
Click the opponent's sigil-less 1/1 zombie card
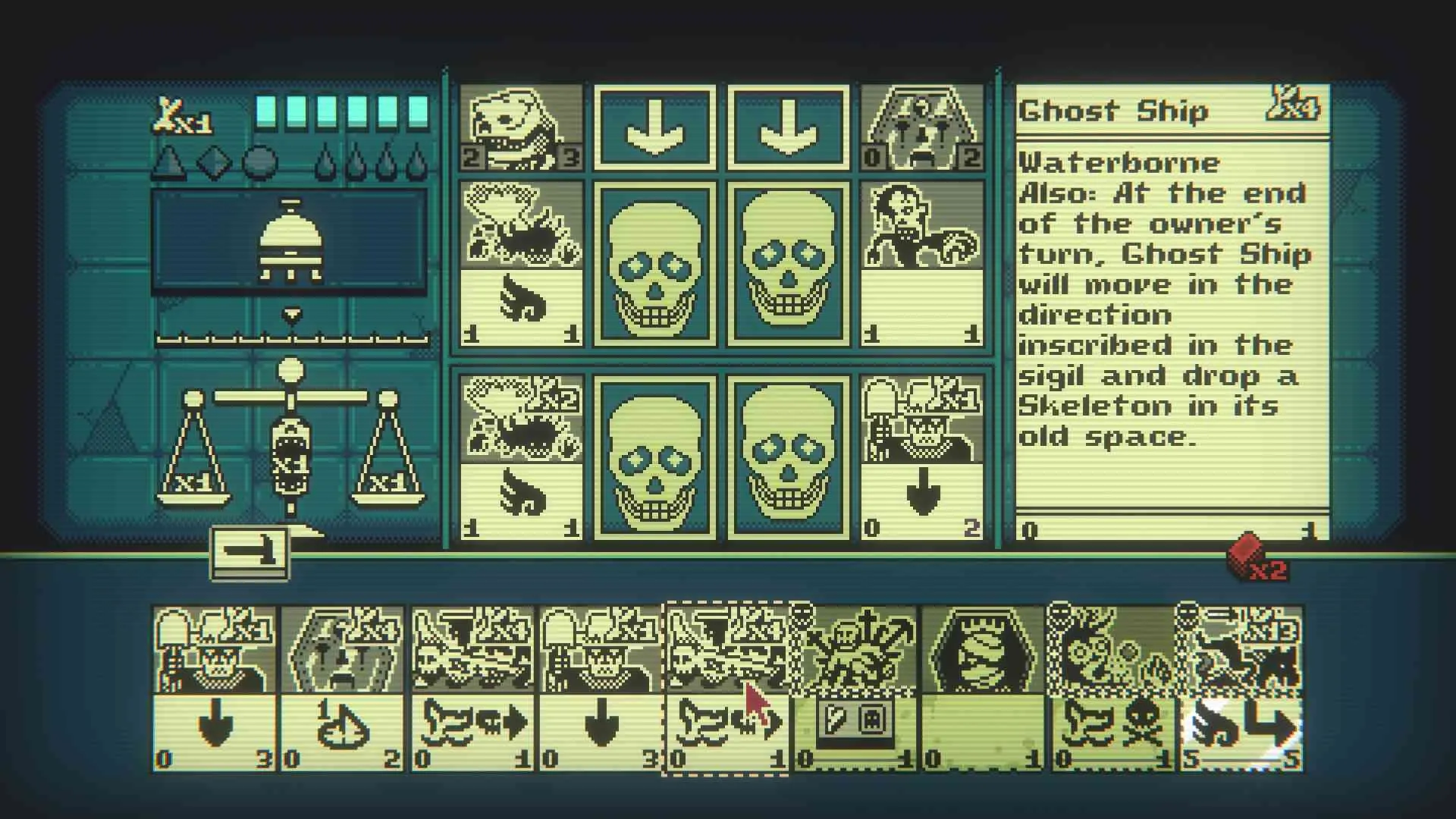[922, 264]
